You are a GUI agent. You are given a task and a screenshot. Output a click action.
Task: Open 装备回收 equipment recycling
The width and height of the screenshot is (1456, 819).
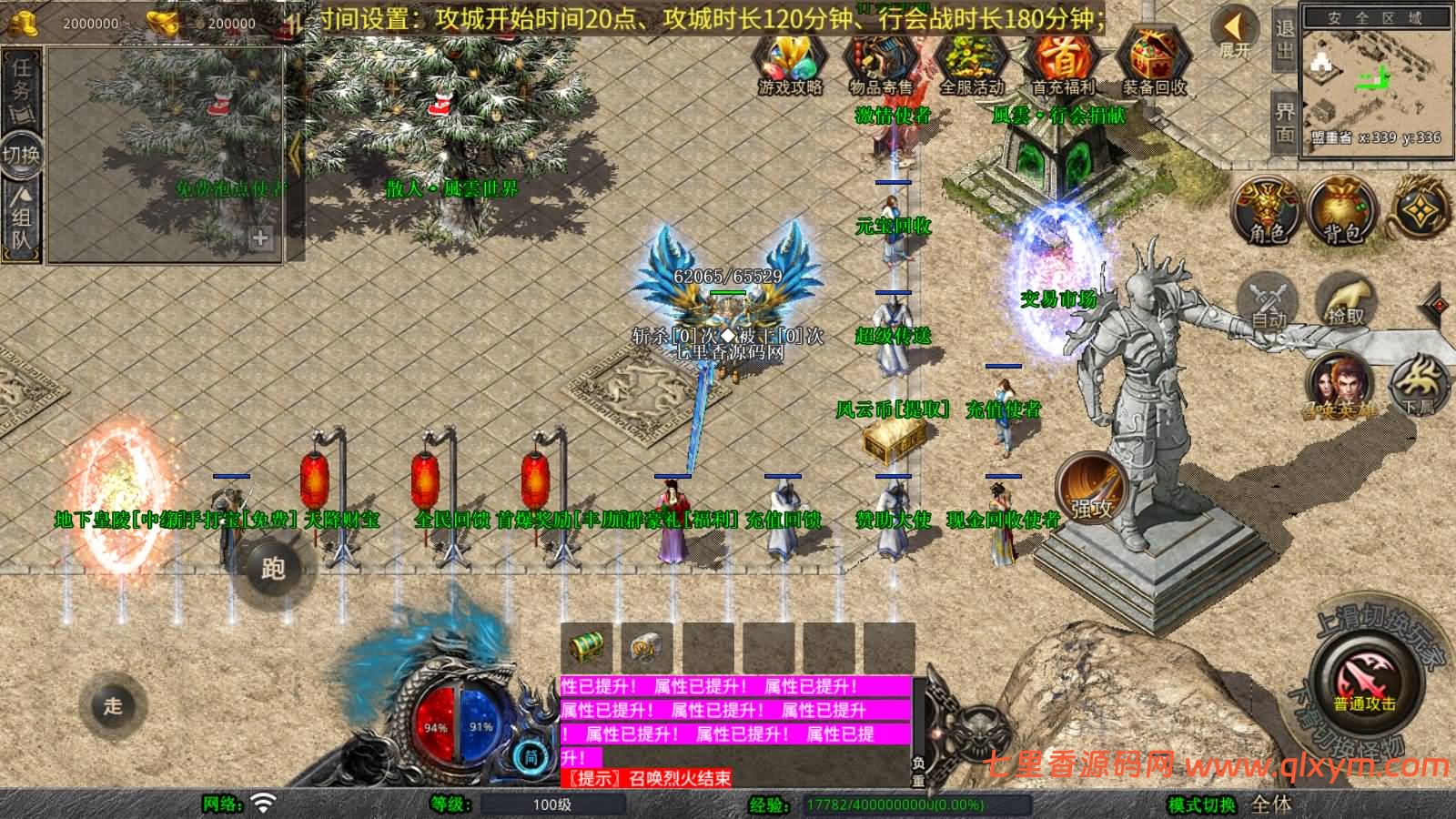click(x=1154, y=64)
